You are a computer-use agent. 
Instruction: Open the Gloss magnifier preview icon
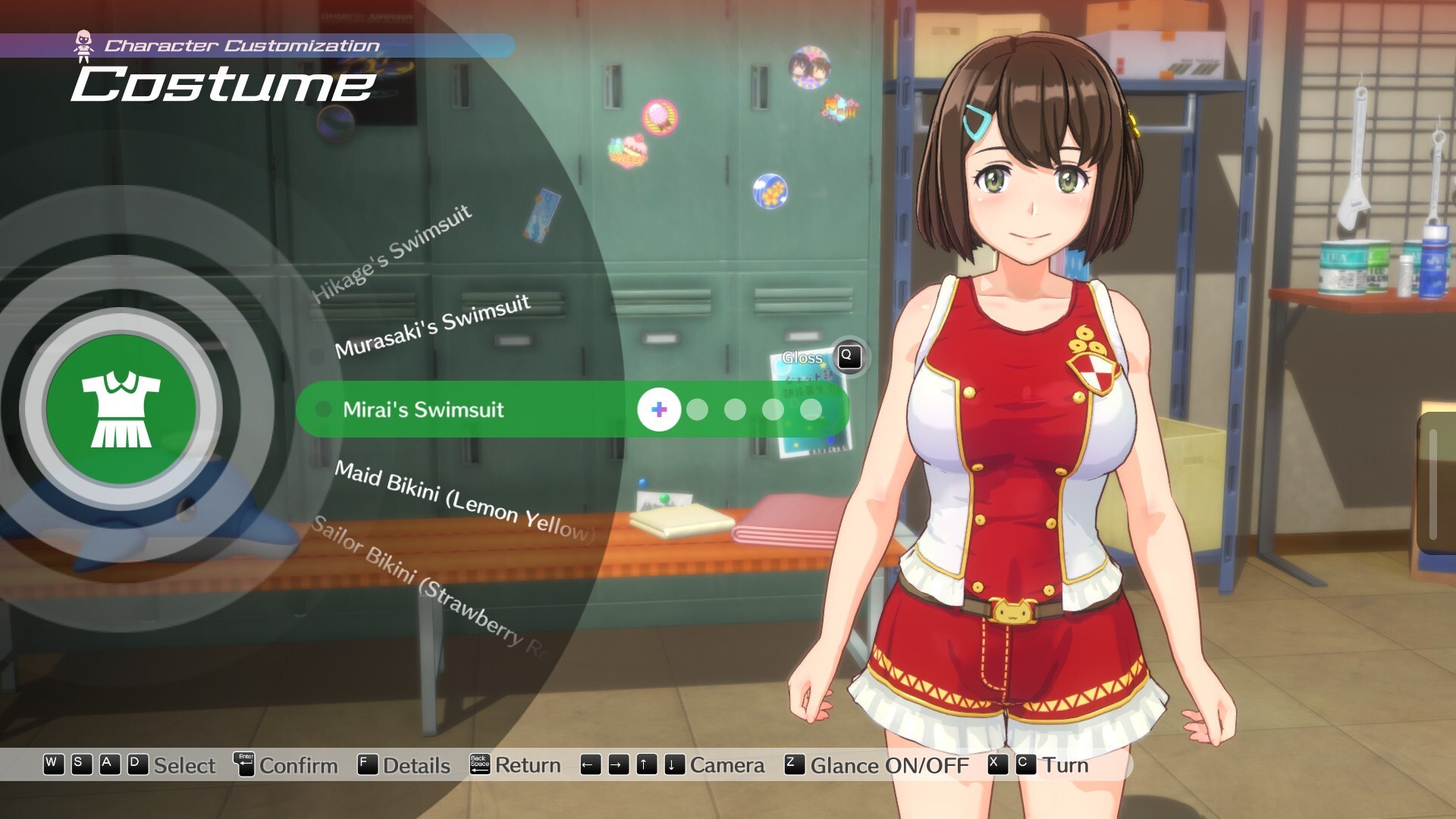point(849,358)
